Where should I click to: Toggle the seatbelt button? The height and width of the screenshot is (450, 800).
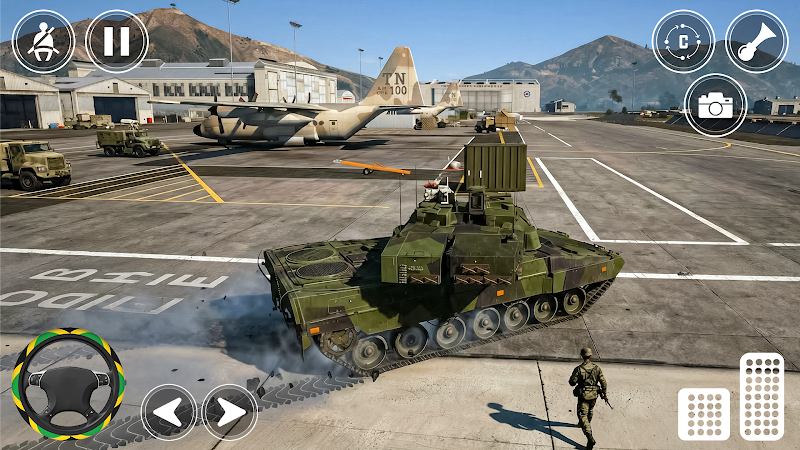click(43, 41)
